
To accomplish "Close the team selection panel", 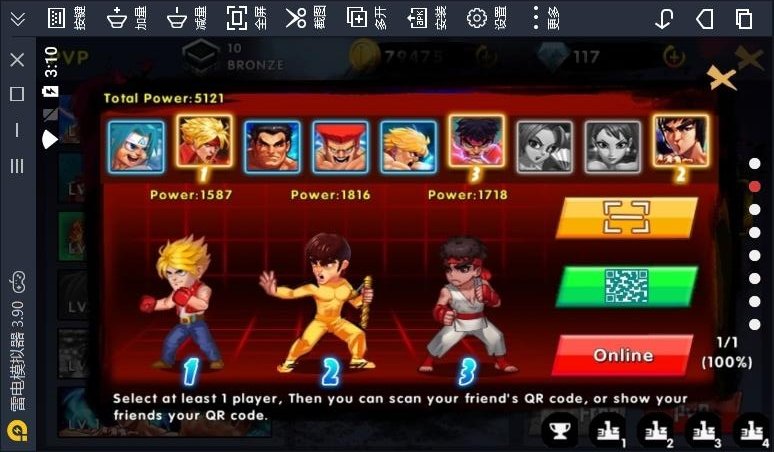I will tap(721, 79).
